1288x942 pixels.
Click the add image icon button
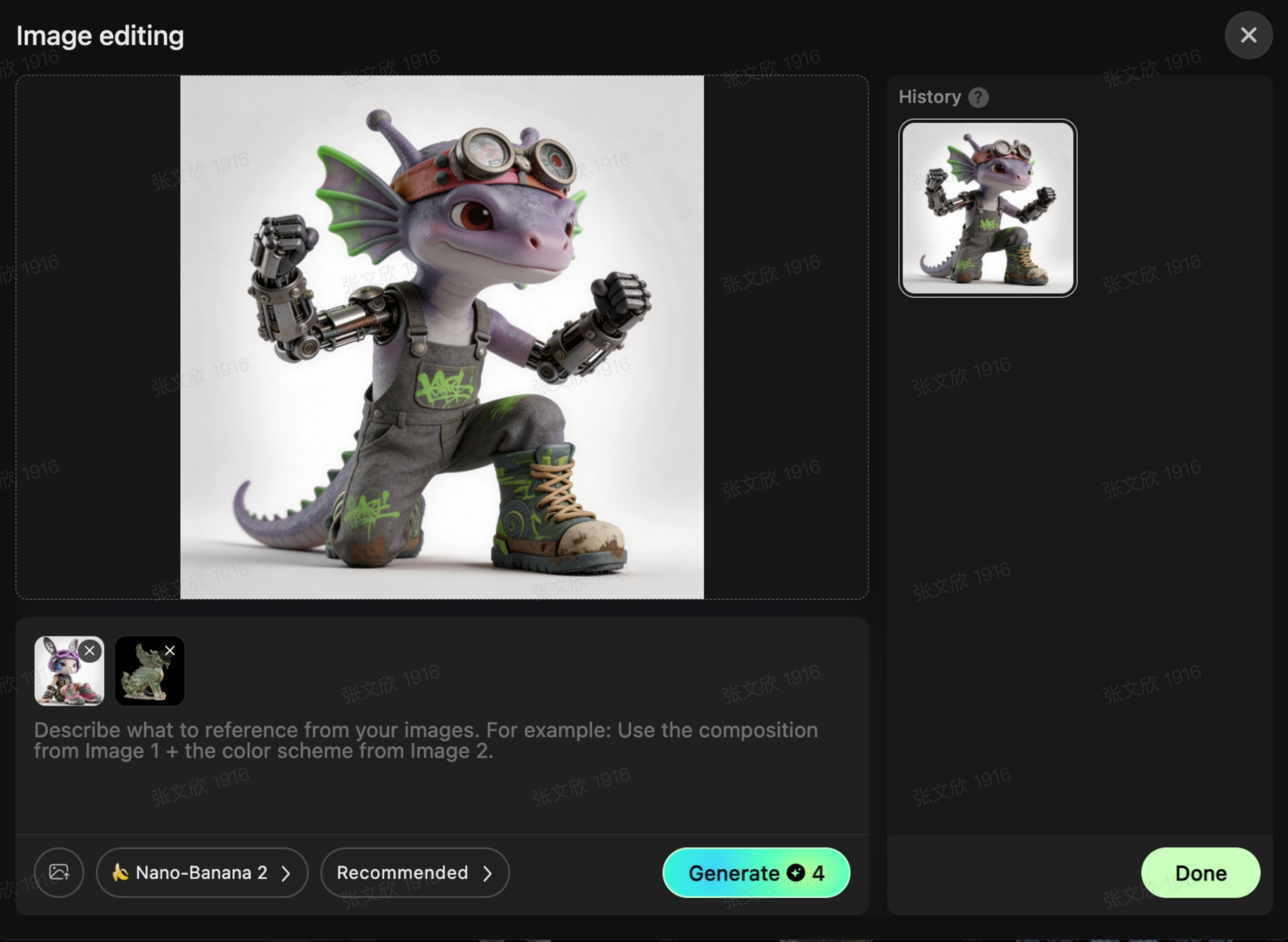coord(59,872)
